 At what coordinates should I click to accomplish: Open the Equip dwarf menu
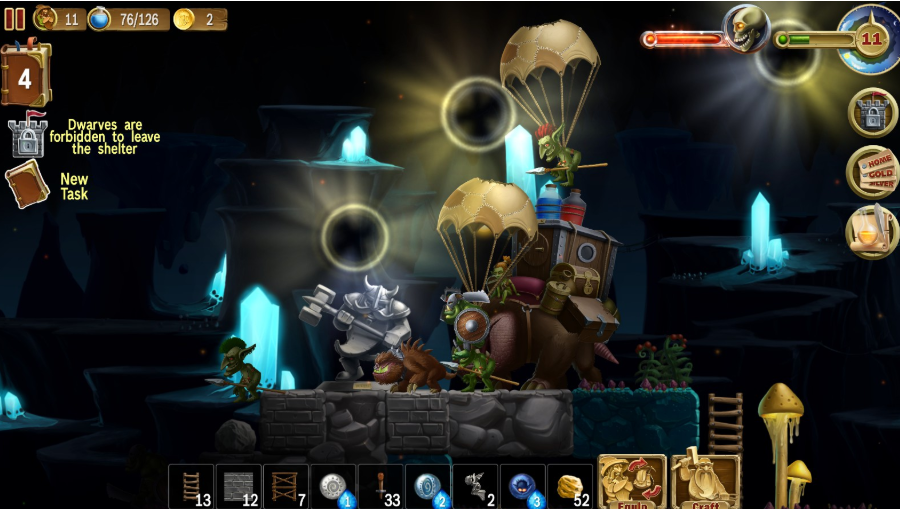(x=632, y=482)
